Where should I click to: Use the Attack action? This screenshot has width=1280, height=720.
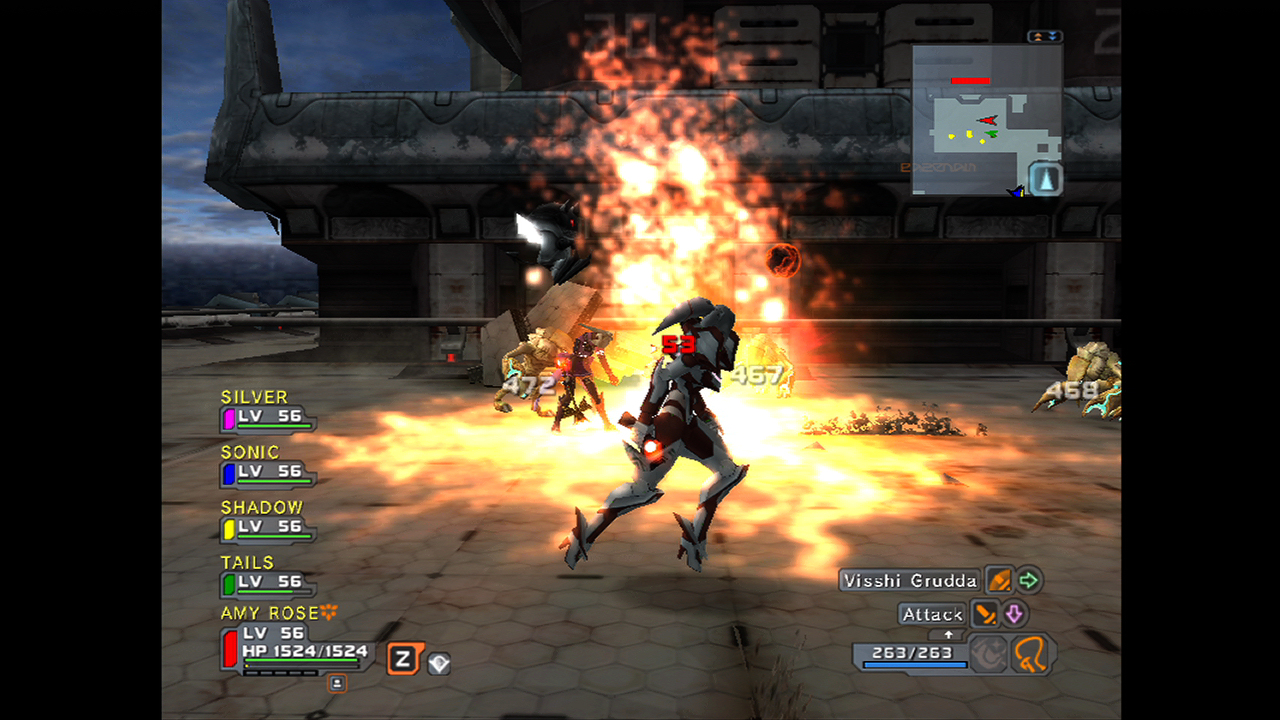932,614
